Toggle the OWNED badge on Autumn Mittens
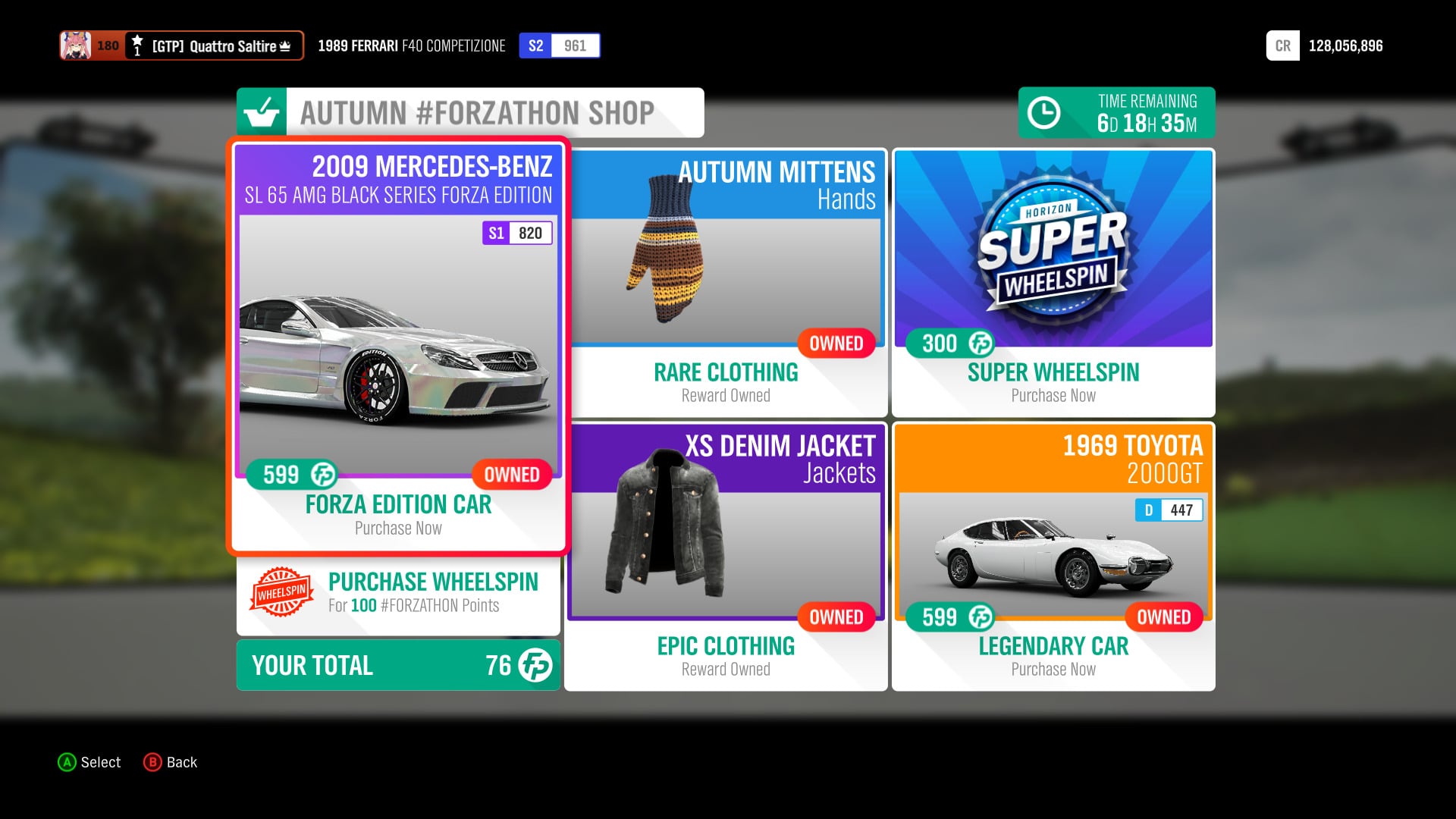 click(x=836, y=344)
